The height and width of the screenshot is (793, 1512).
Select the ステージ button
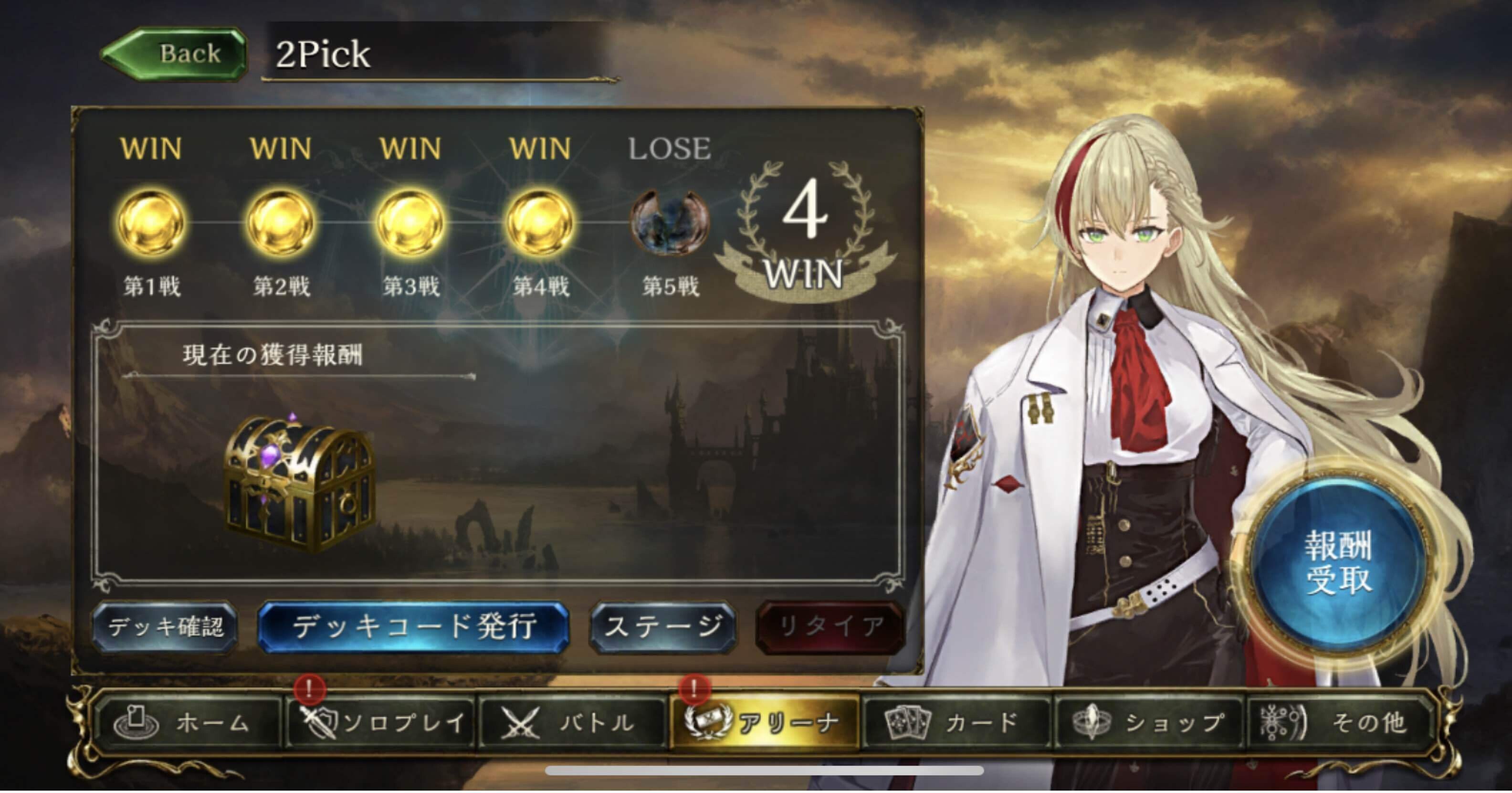(x=662, y=627)
